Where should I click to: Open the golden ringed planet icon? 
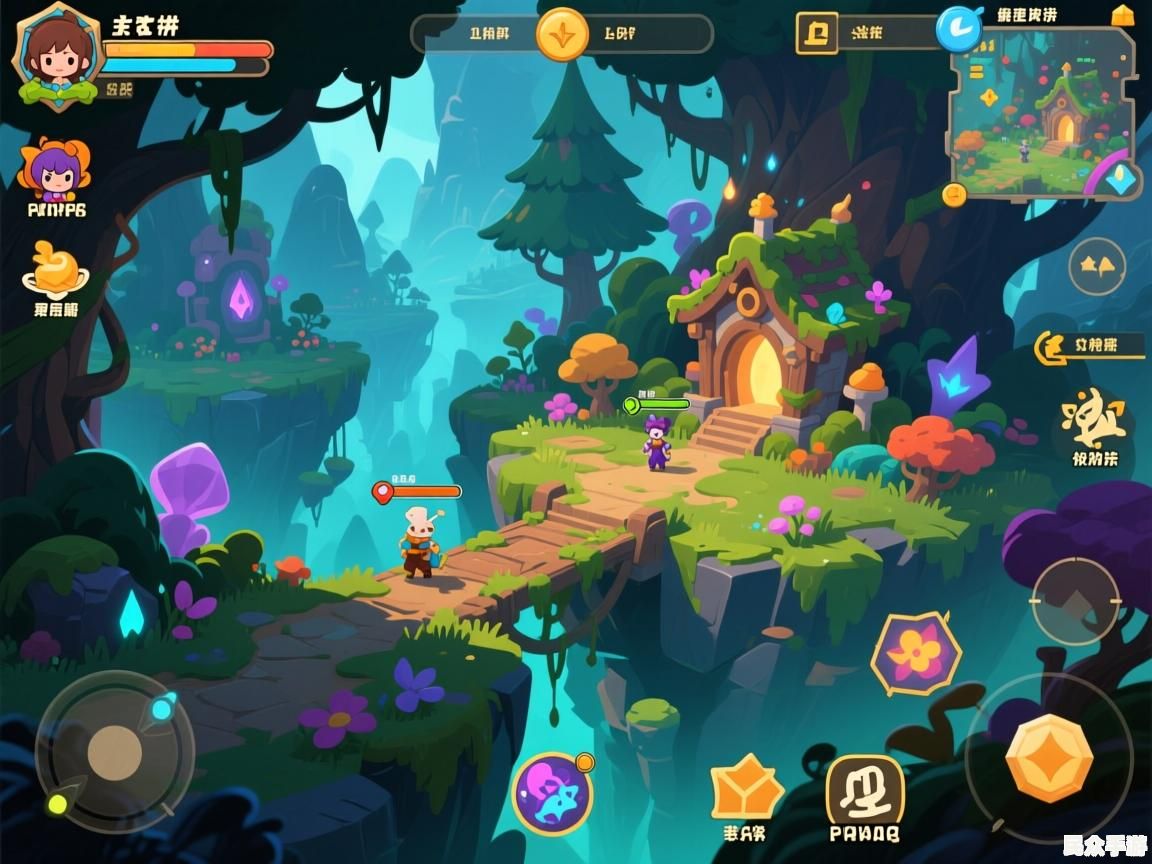pyautogui.click(x=55, y=268)
